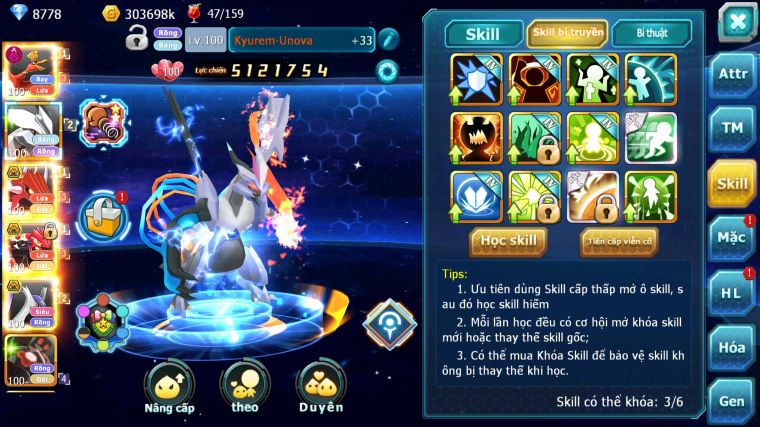Click the theo follow button
Screen dimensions: 760x427
(244, 388)
